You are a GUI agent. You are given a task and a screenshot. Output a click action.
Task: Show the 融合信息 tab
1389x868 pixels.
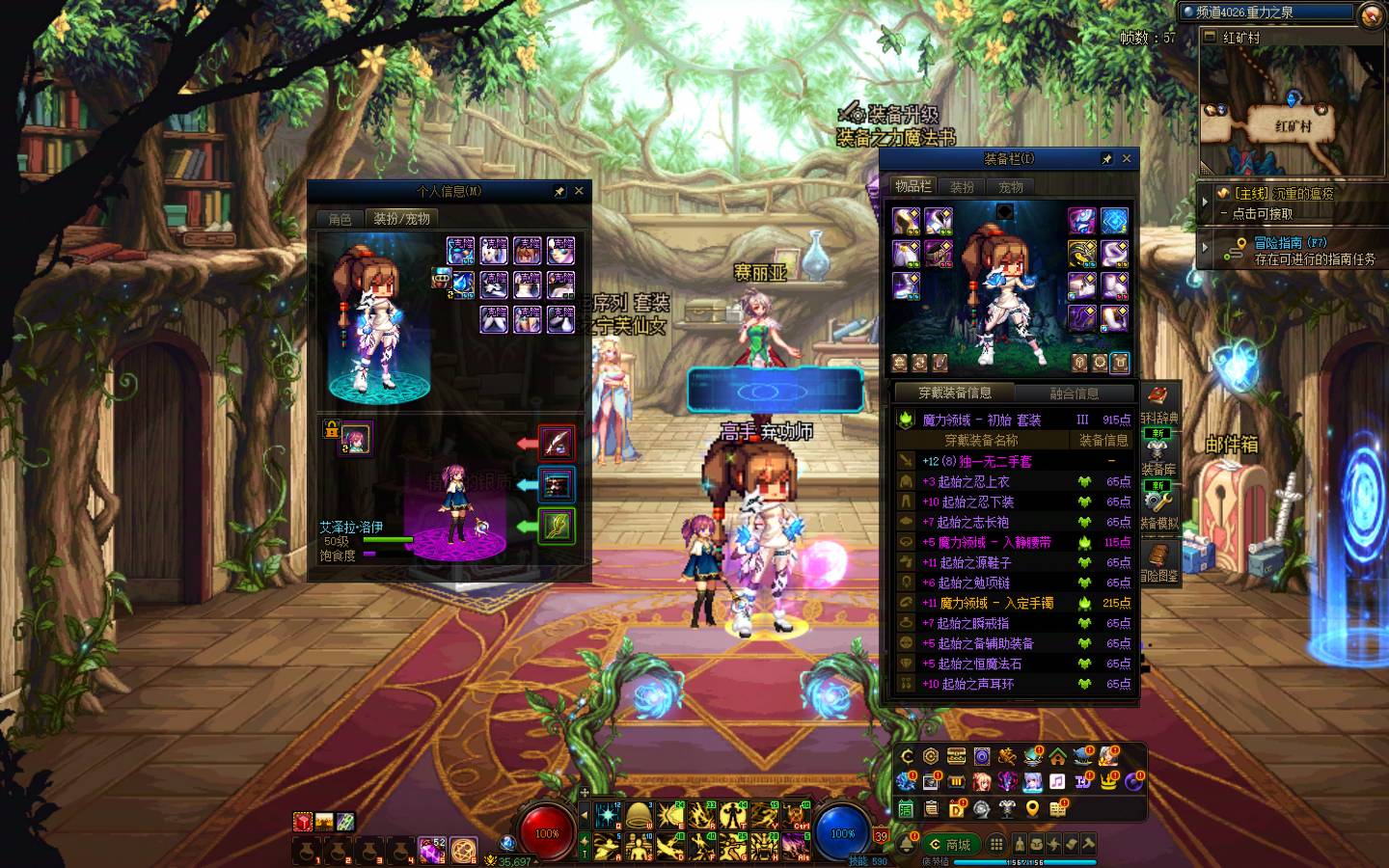[x=1074, y=393]
